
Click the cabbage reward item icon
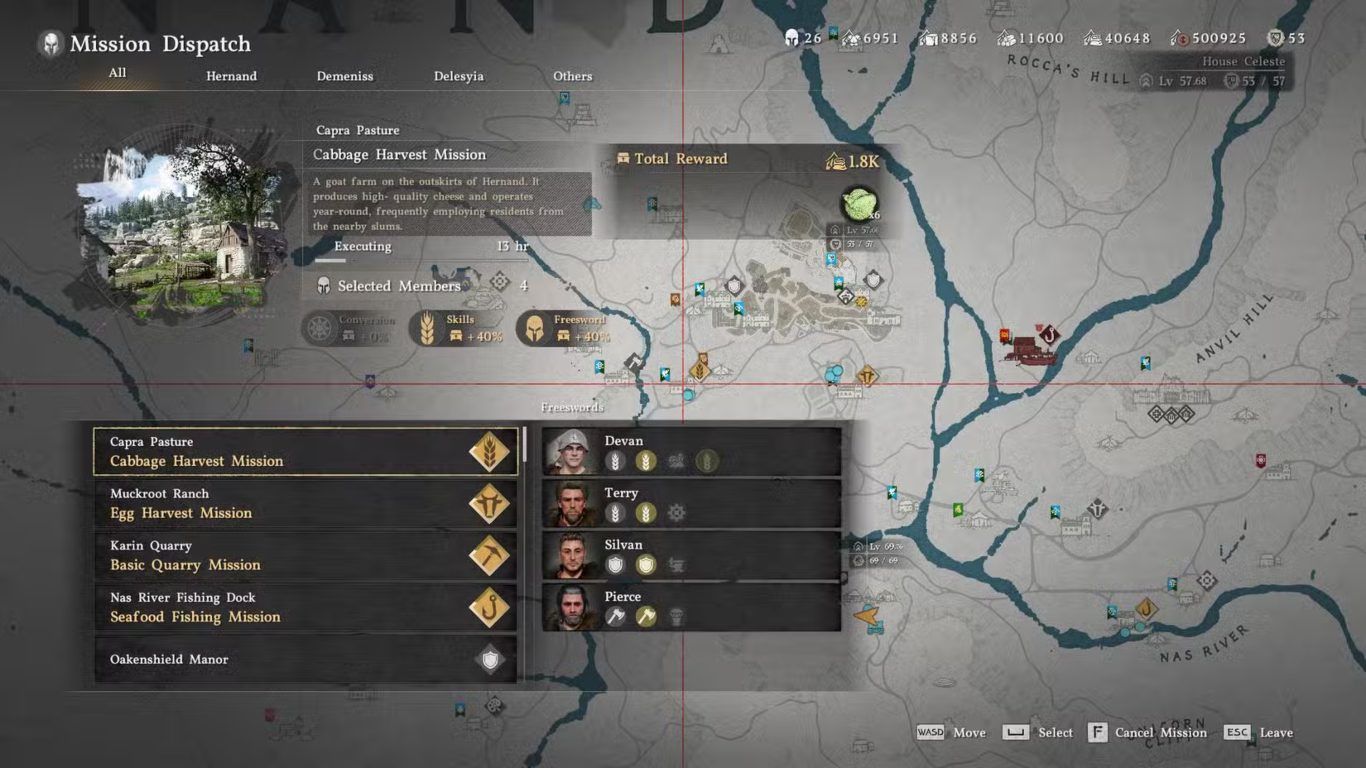[x=859, y=203]
